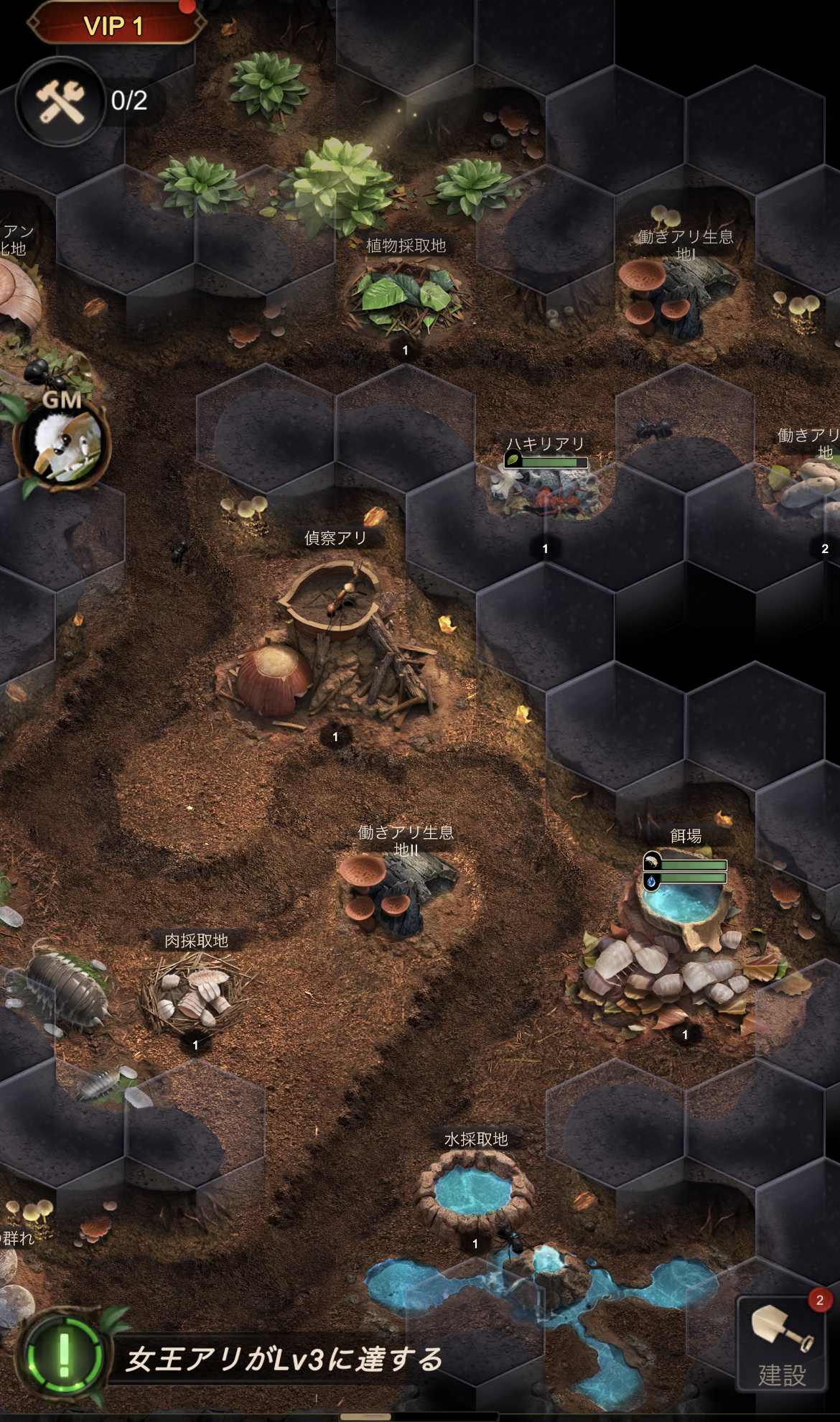Tap the 女王アリがLv3に達する quest text
The image size is (840, 1422).
click(284, 1360)
